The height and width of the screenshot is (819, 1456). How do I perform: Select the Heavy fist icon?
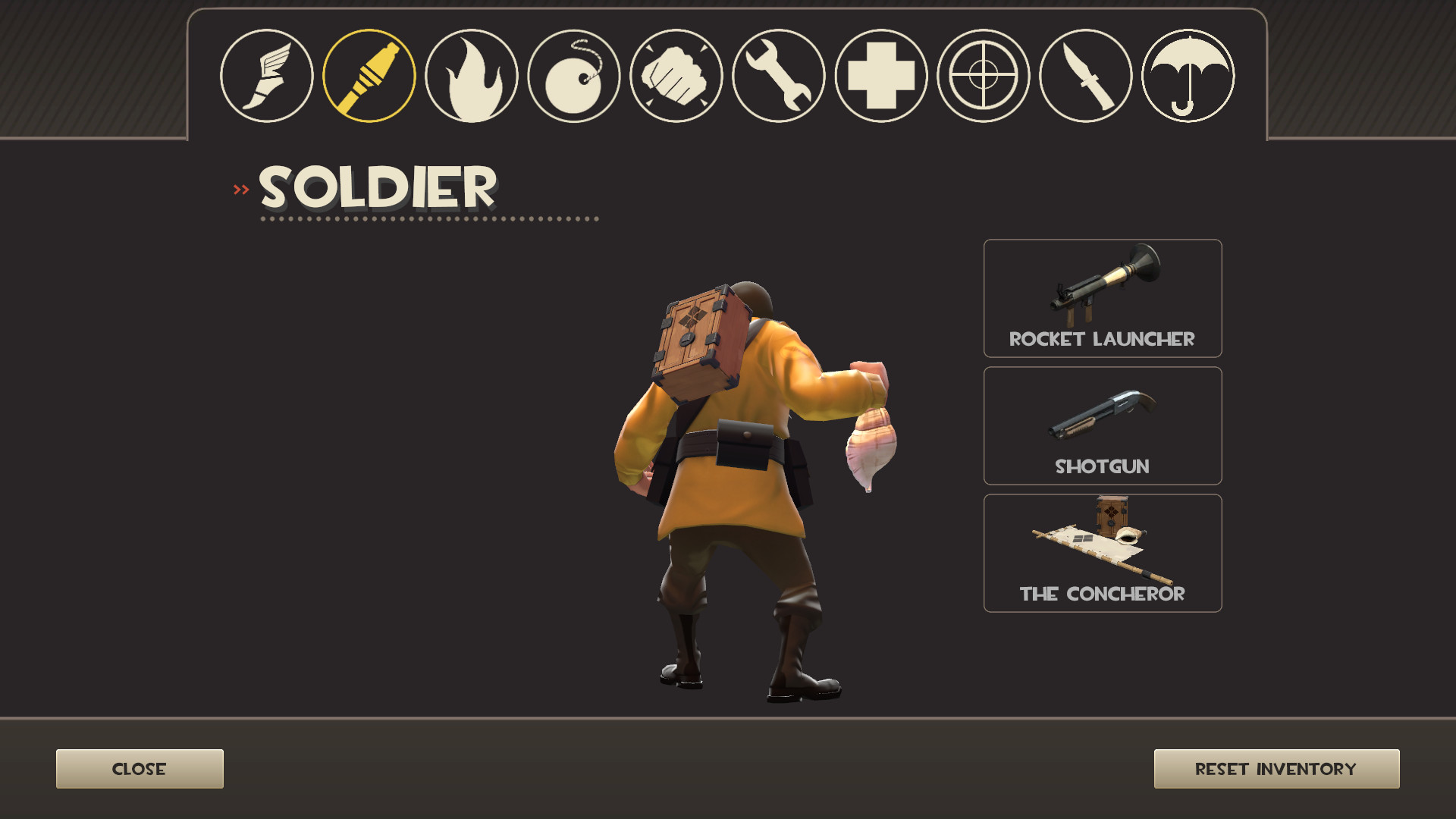[676, 75]
